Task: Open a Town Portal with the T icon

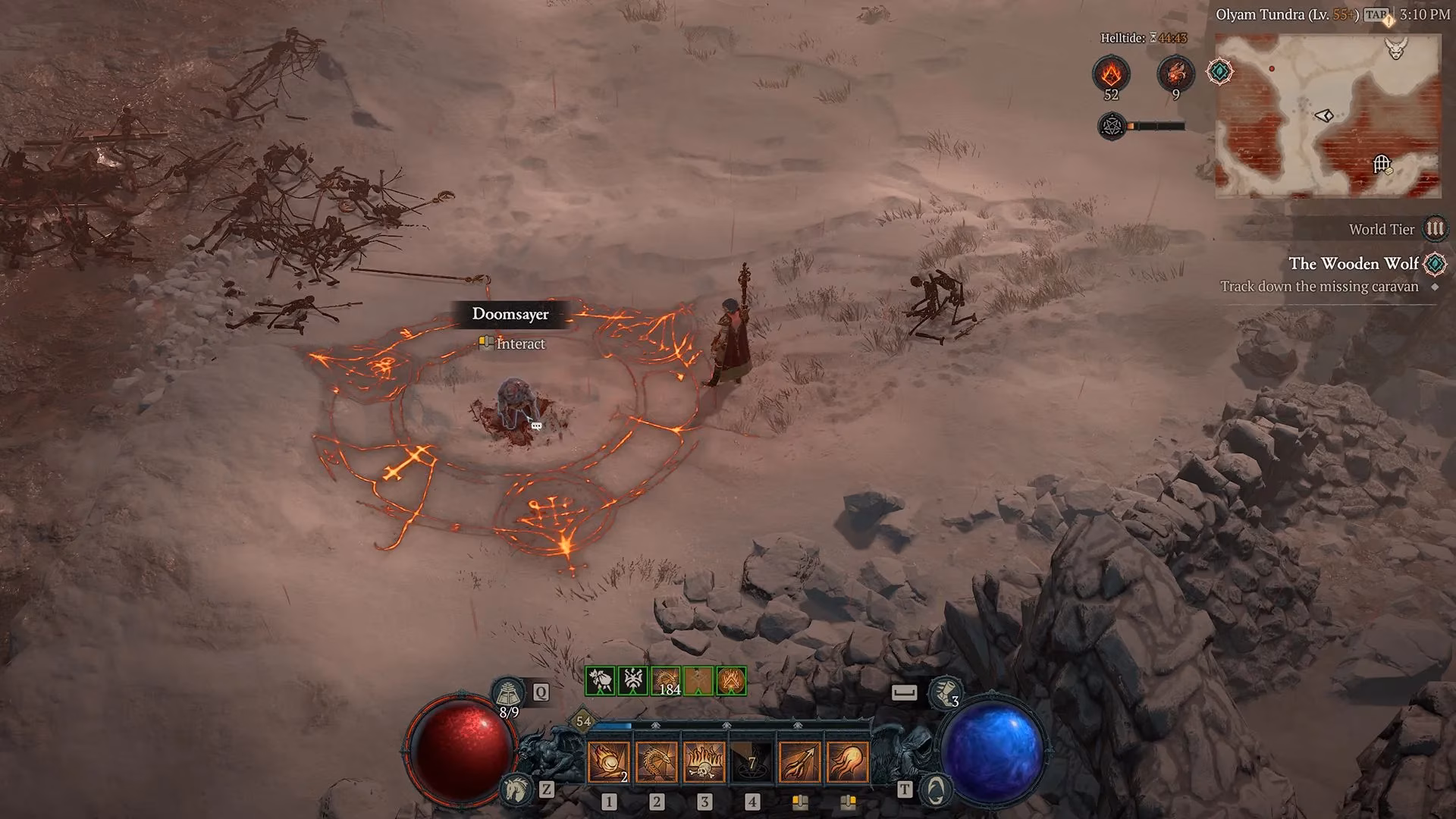Action: [934, 789]
